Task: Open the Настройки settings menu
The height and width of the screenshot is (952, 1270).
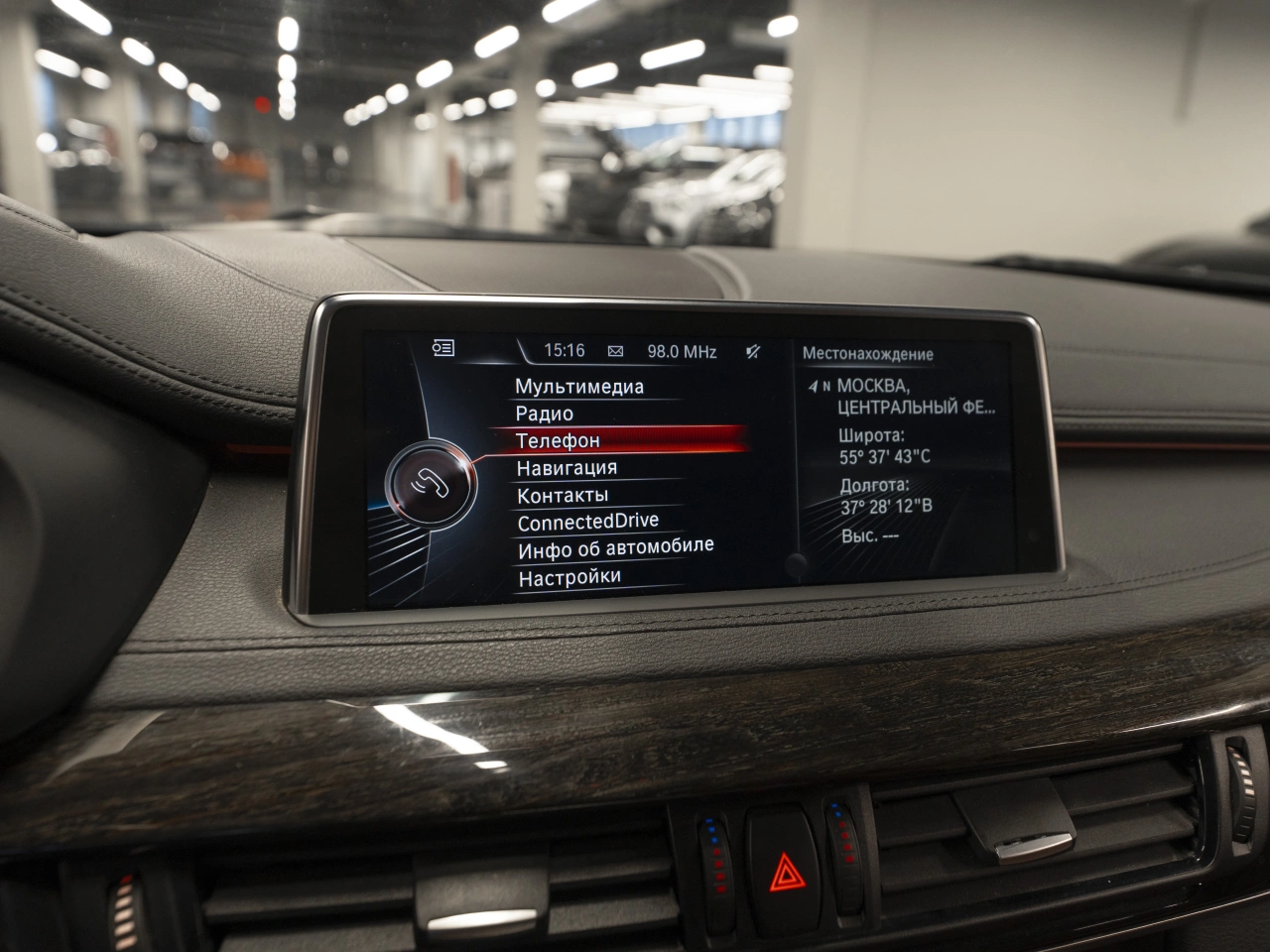Action: pyautogui.click(x=570, y=576)
